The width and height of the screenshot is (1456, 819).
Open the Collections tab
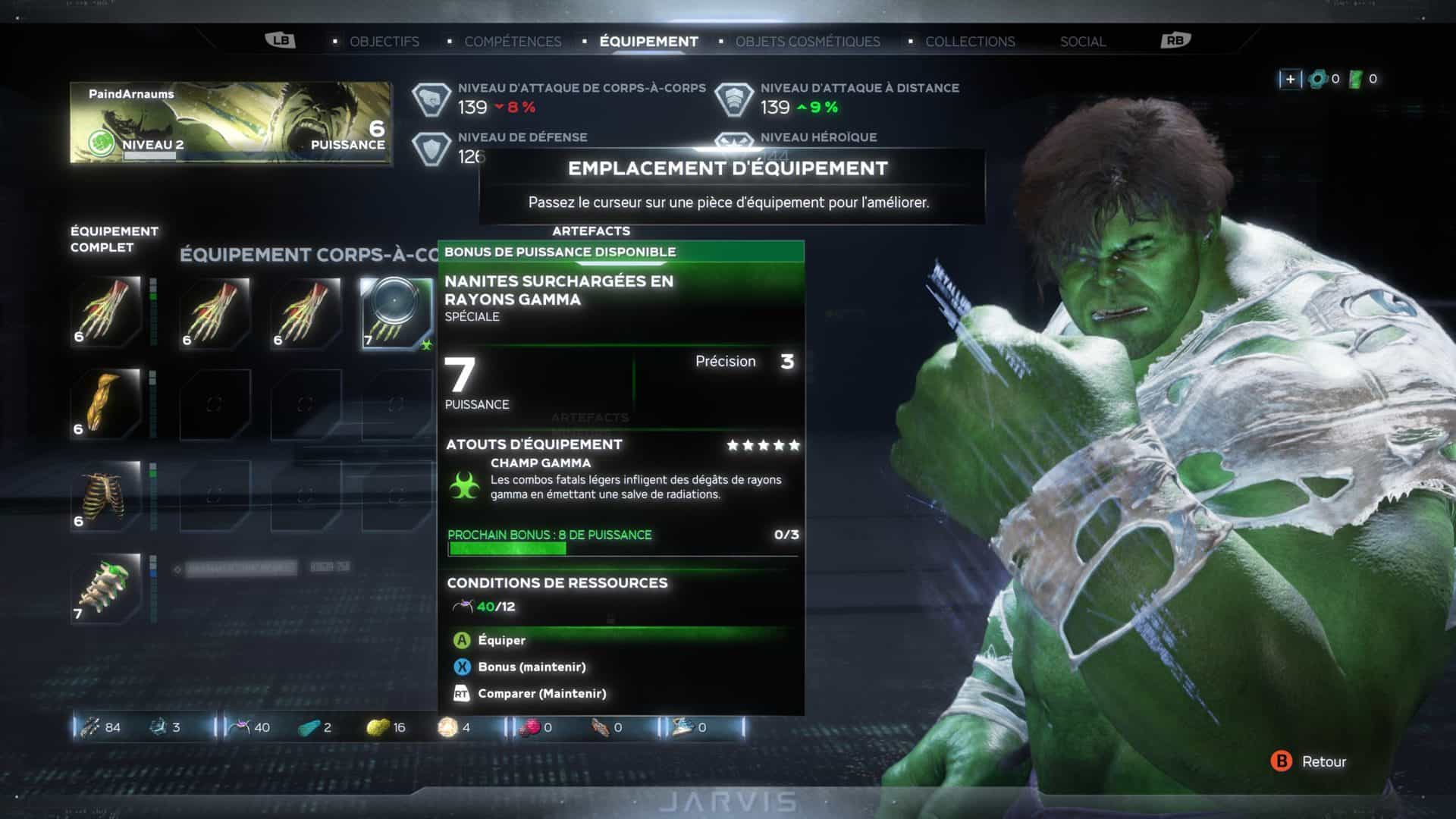pyautogui.click(x=970, y=42)
